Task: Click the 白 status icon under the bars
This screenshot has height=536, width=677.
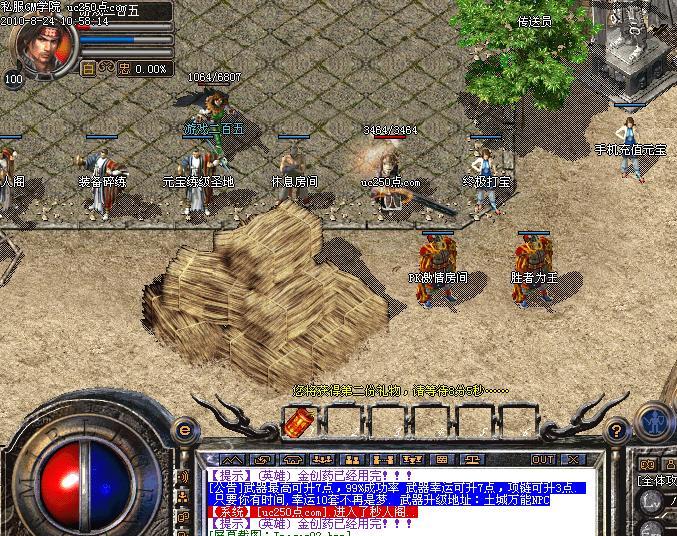Action: [x=88, y=69]
